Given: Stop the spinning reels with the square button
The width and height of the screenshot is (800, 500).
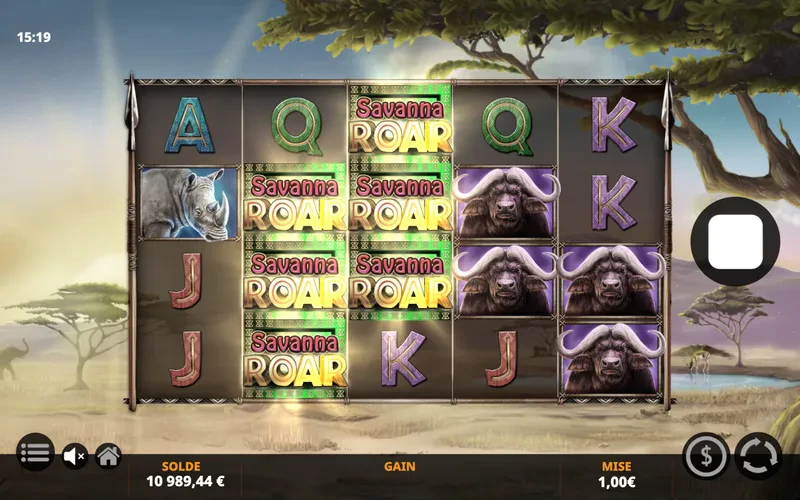Looking at the screenshot, I should pos(735,242).
